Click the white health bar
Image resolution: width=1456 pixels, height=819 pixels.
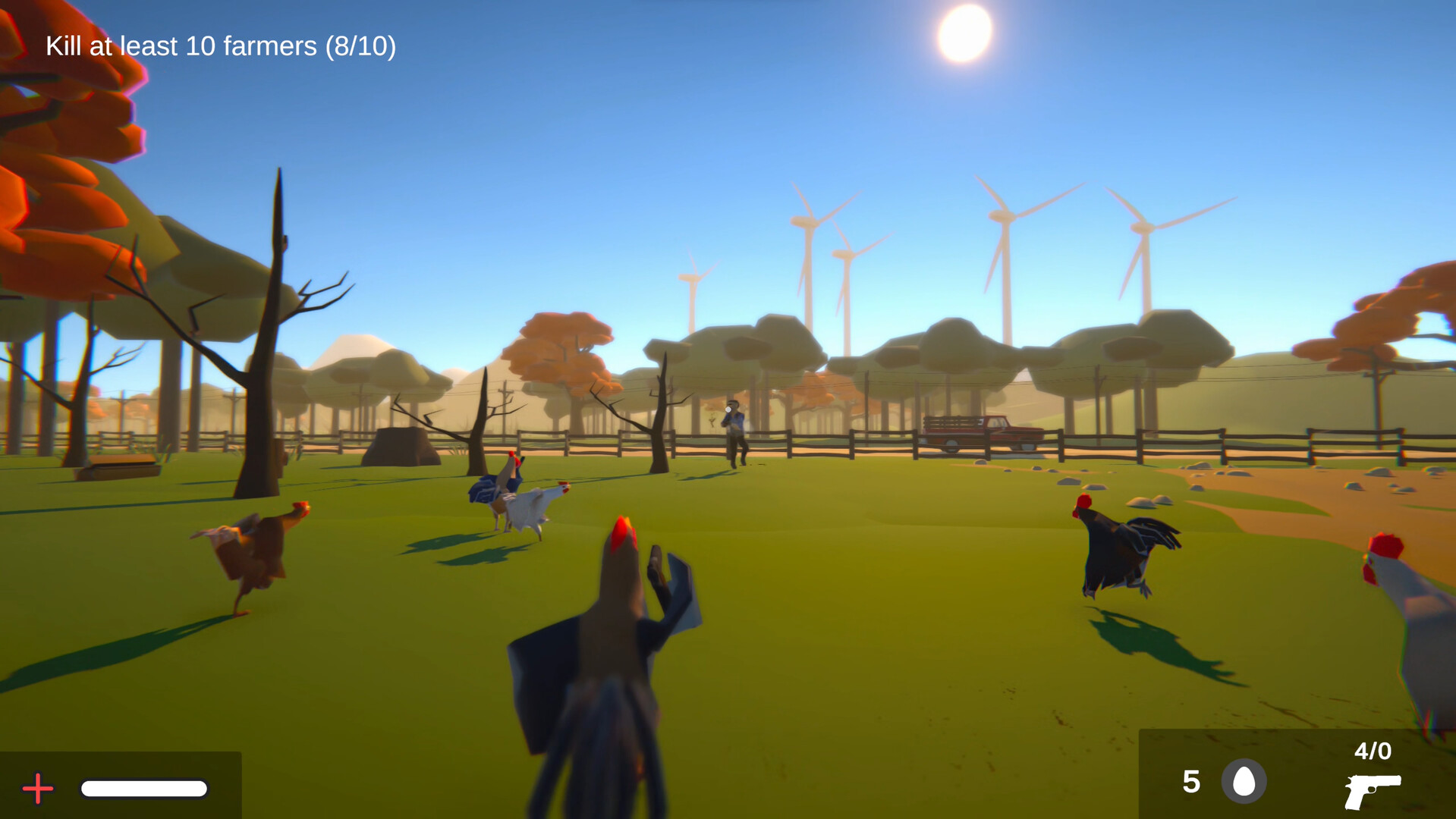pos(144,789)
